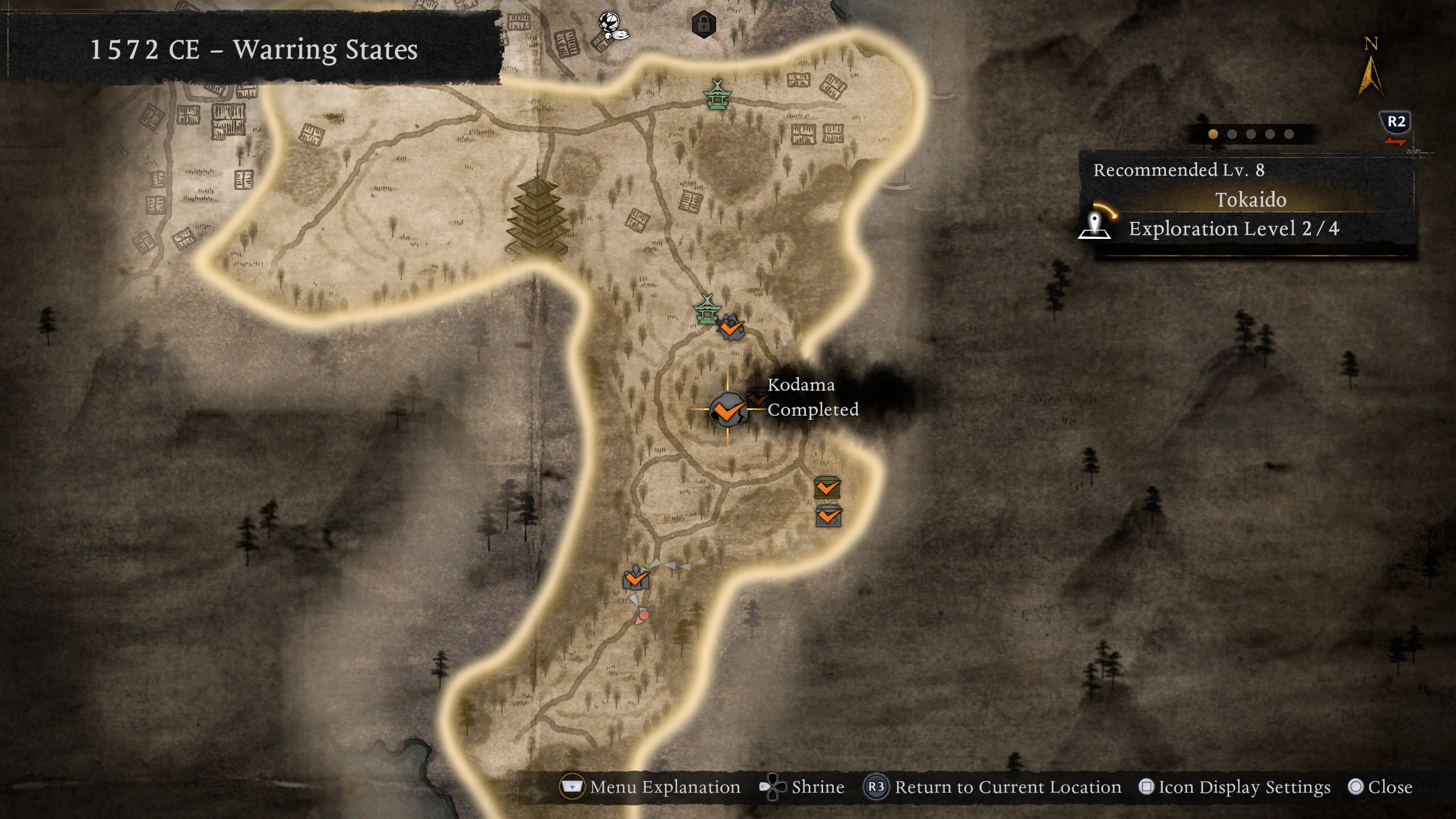Click the locked hexagon padlock marker
Viewport: 1456px width, 819px height.
[704, 24]
